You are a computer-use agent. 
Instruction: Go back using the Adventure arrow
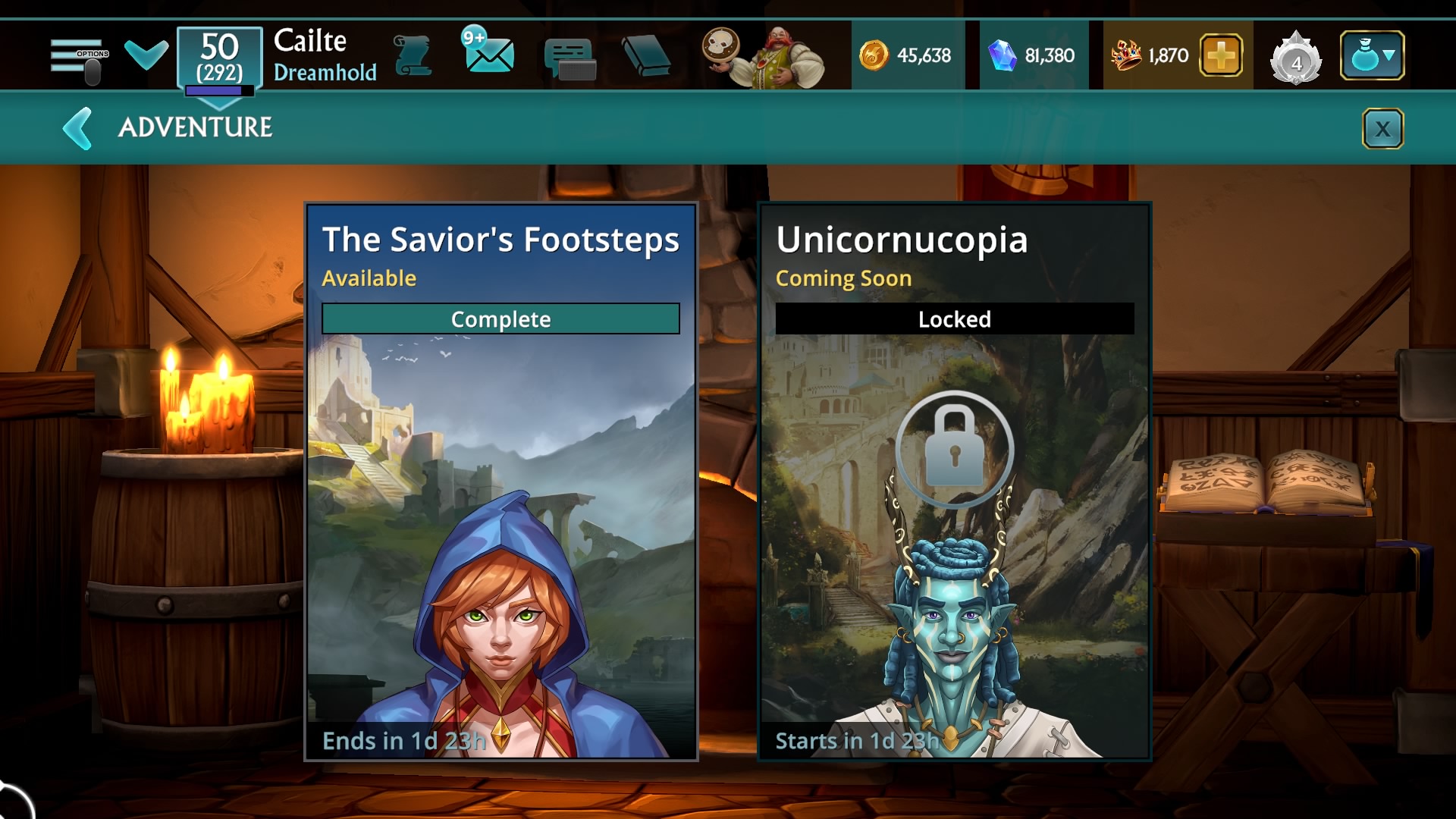point(77,128)
